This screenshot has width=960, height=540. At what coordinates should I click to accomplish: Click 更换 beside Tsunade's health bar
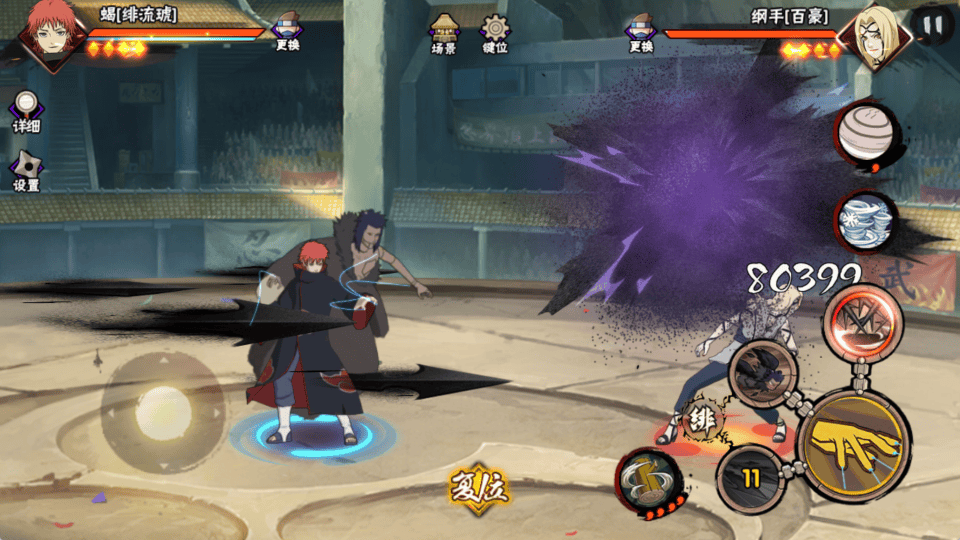click(641, 33)
